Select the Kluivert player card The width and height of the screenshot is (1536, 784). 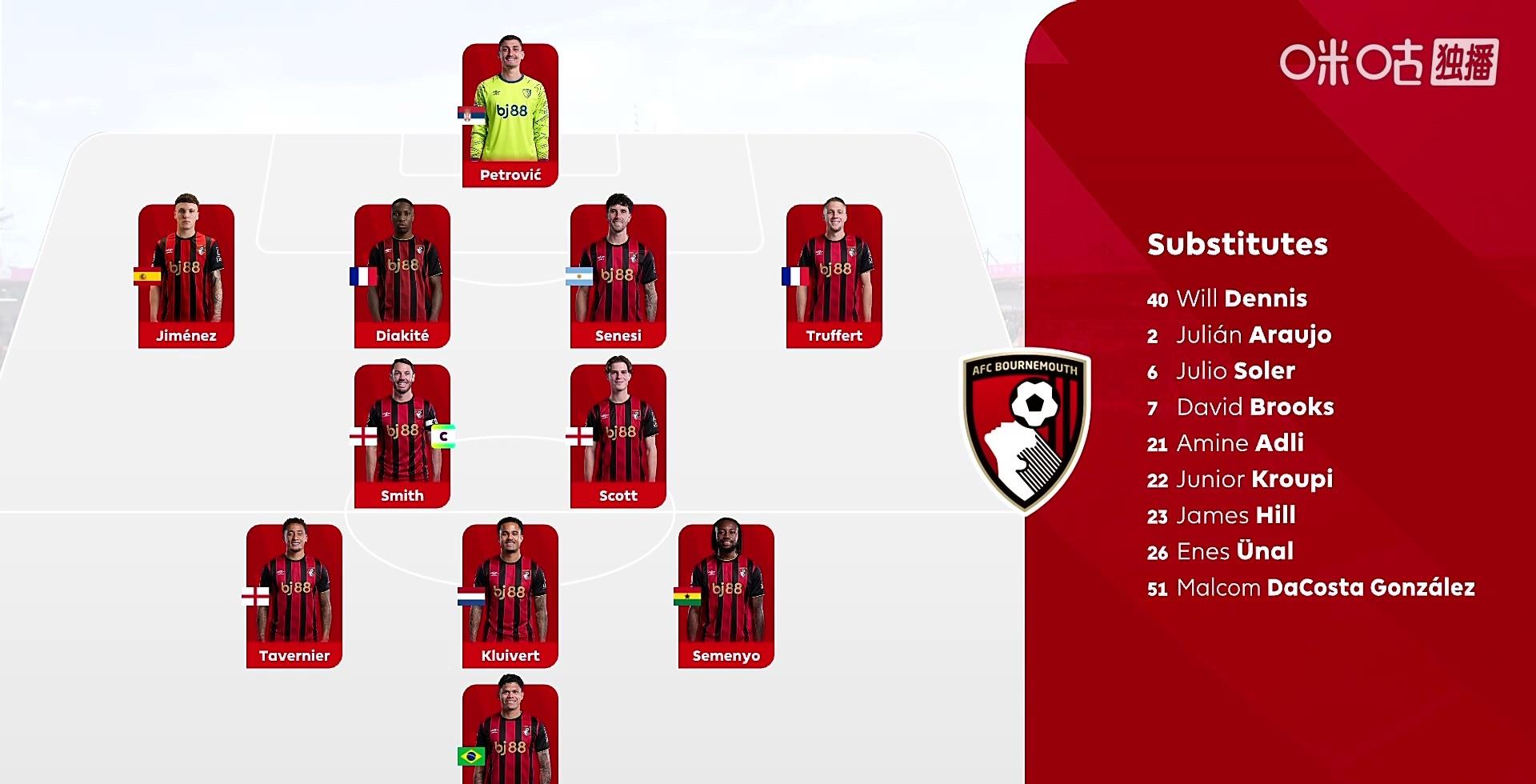[510, 596]
